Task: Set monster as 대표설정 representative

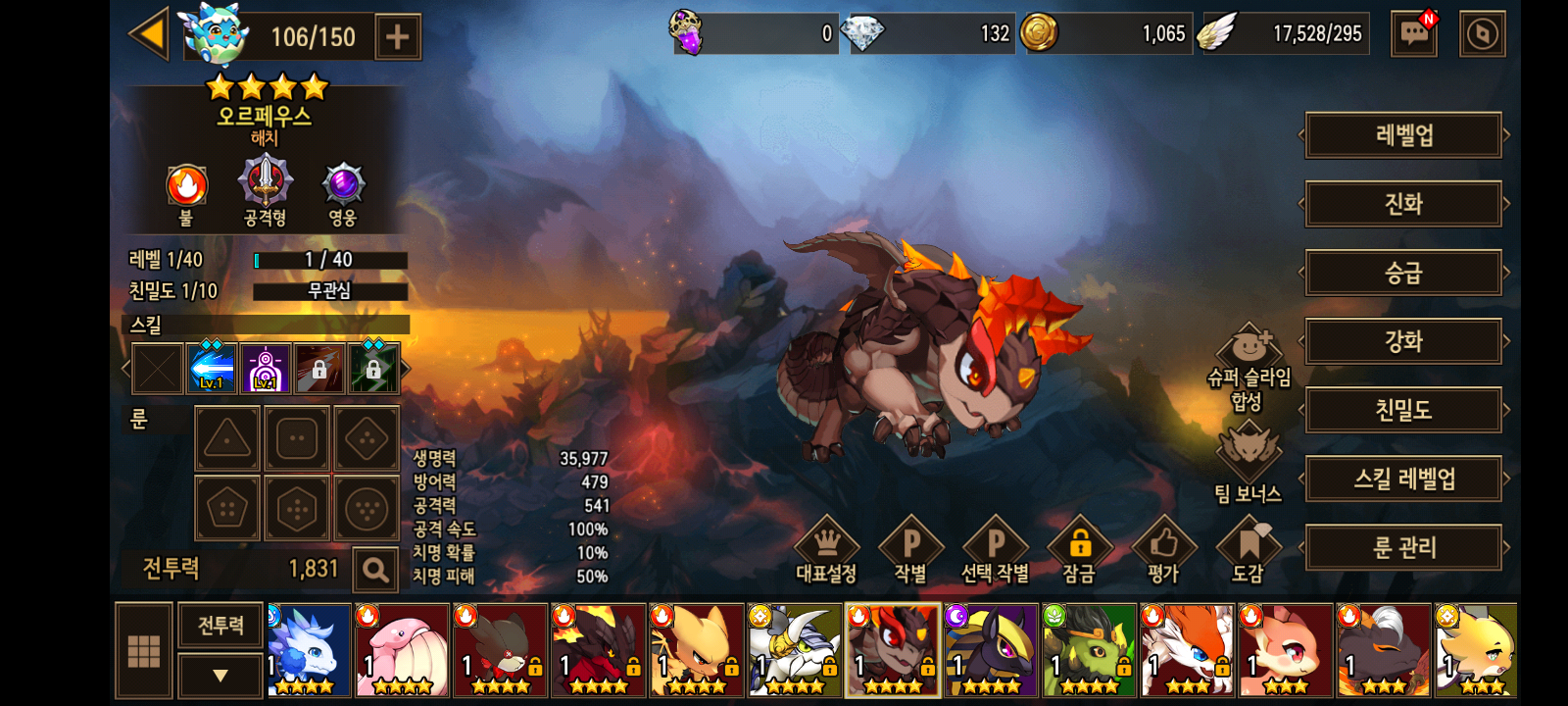Action: (826, 551)
